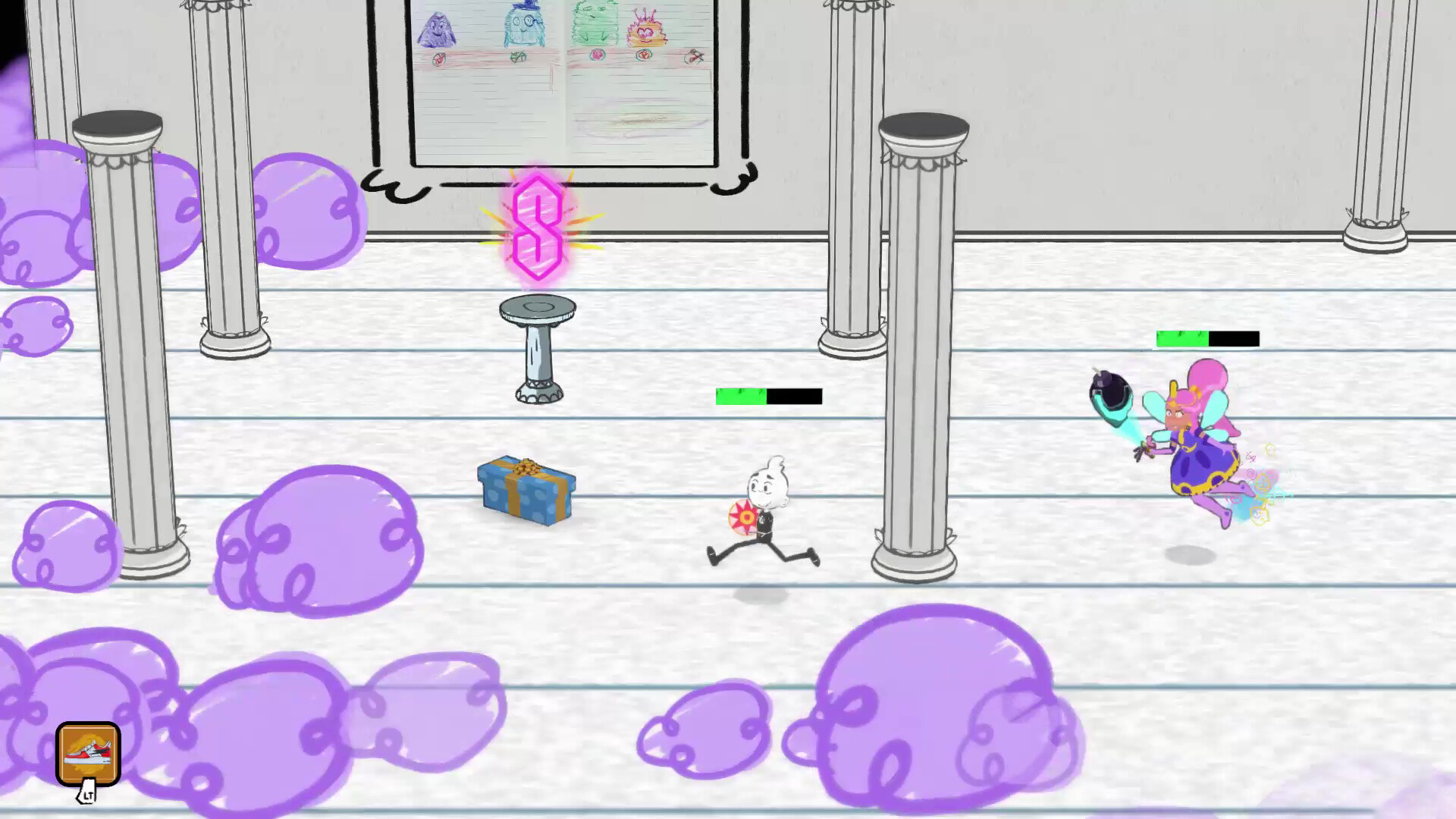1456x819 pixels.
Task: Click the stone pedestal under the pink S
Action: [538, 345]
